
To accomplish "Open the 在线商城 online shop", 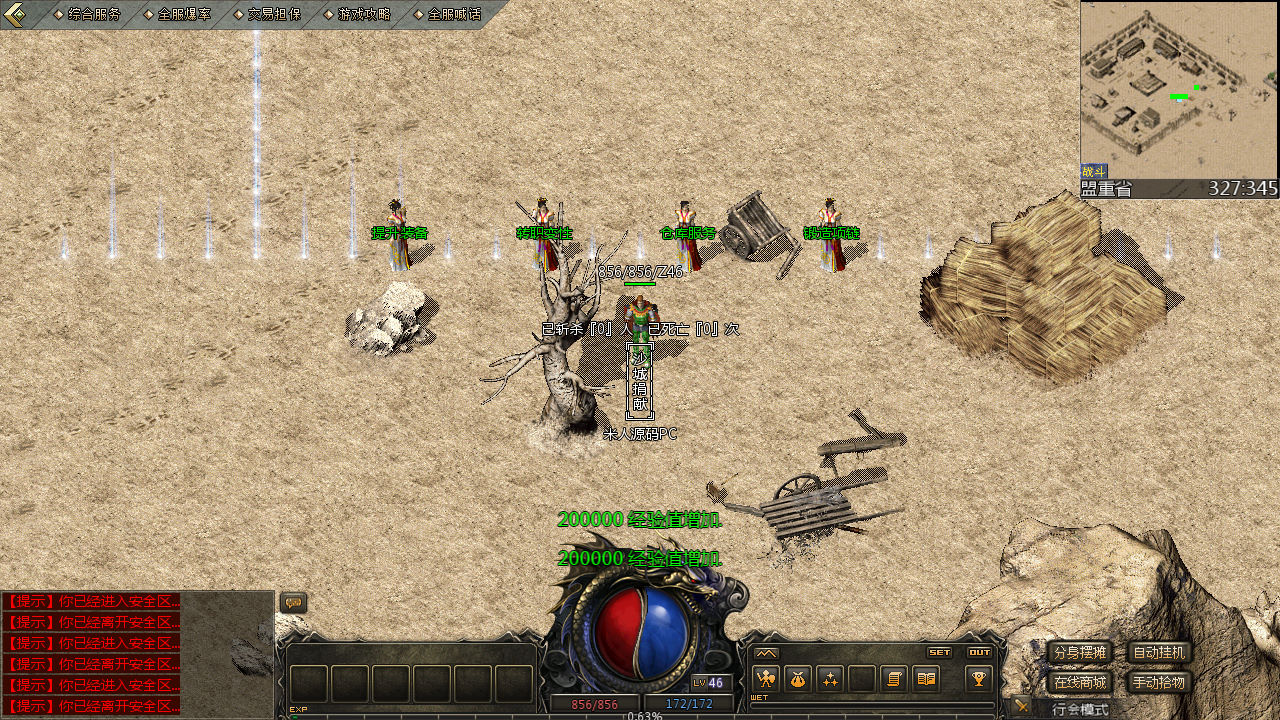I will [1079, 683].
